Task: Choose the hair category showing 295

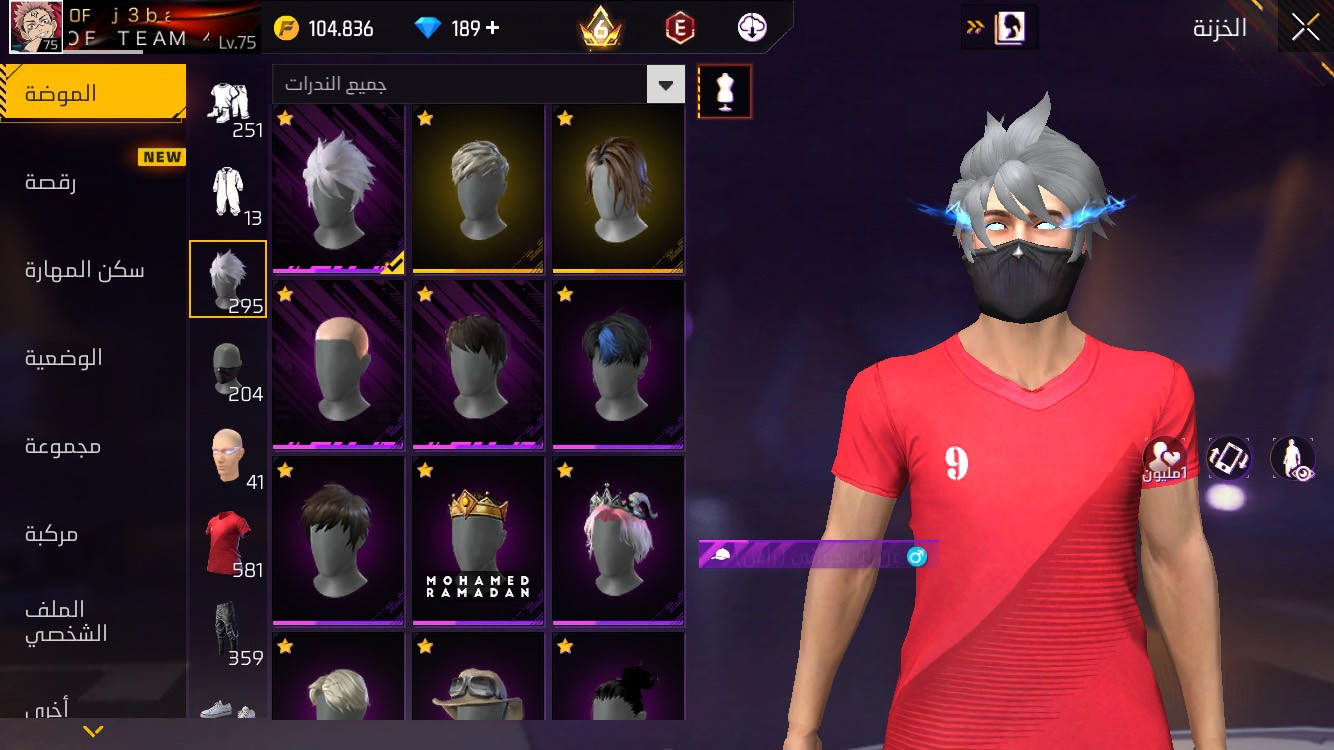Action: click(228, 279)
